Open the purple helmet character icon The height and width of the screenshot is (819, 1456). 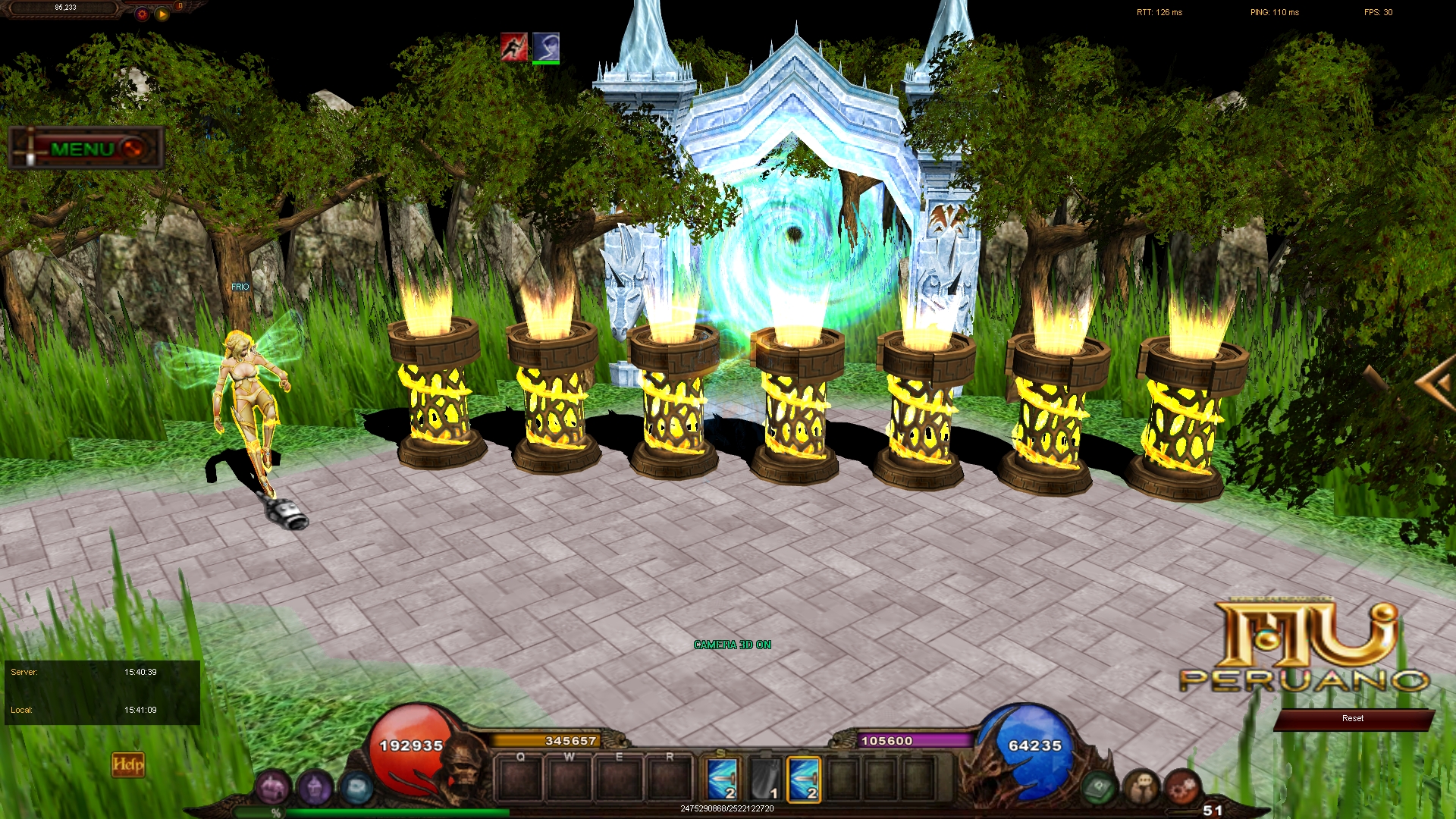(314, 787)
